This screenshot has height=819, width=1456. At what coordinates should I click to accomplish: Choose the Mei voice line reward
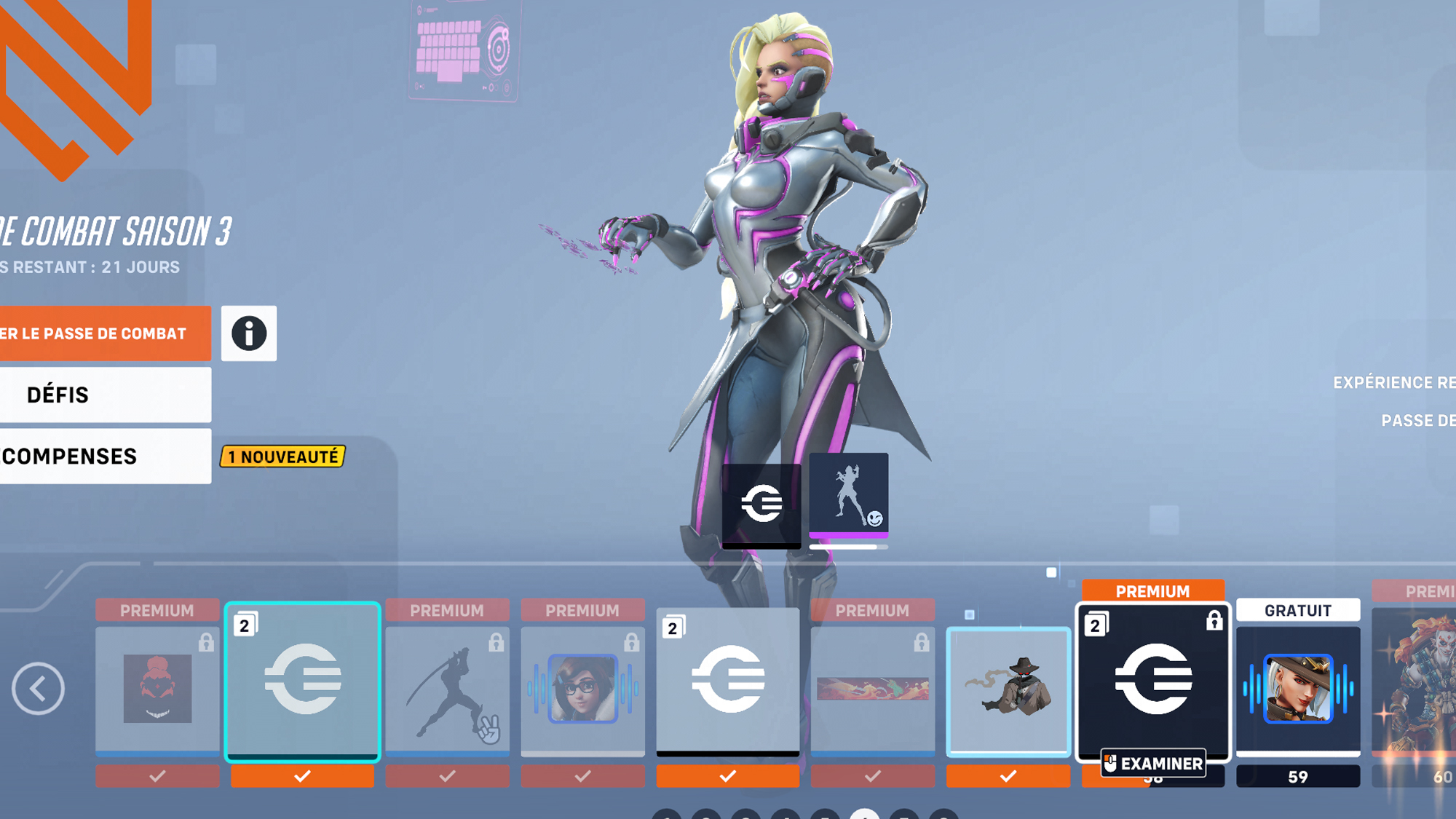click(582, 688)
